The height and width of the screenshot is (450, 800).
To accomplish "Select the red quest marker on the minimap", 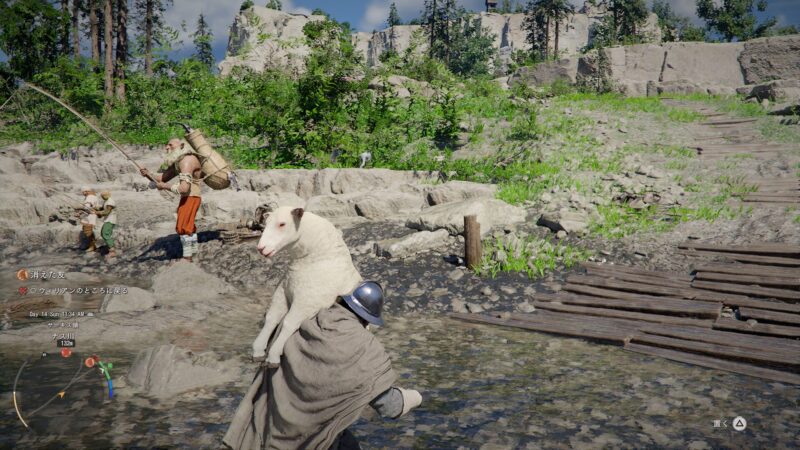I will tap(66, 353).
